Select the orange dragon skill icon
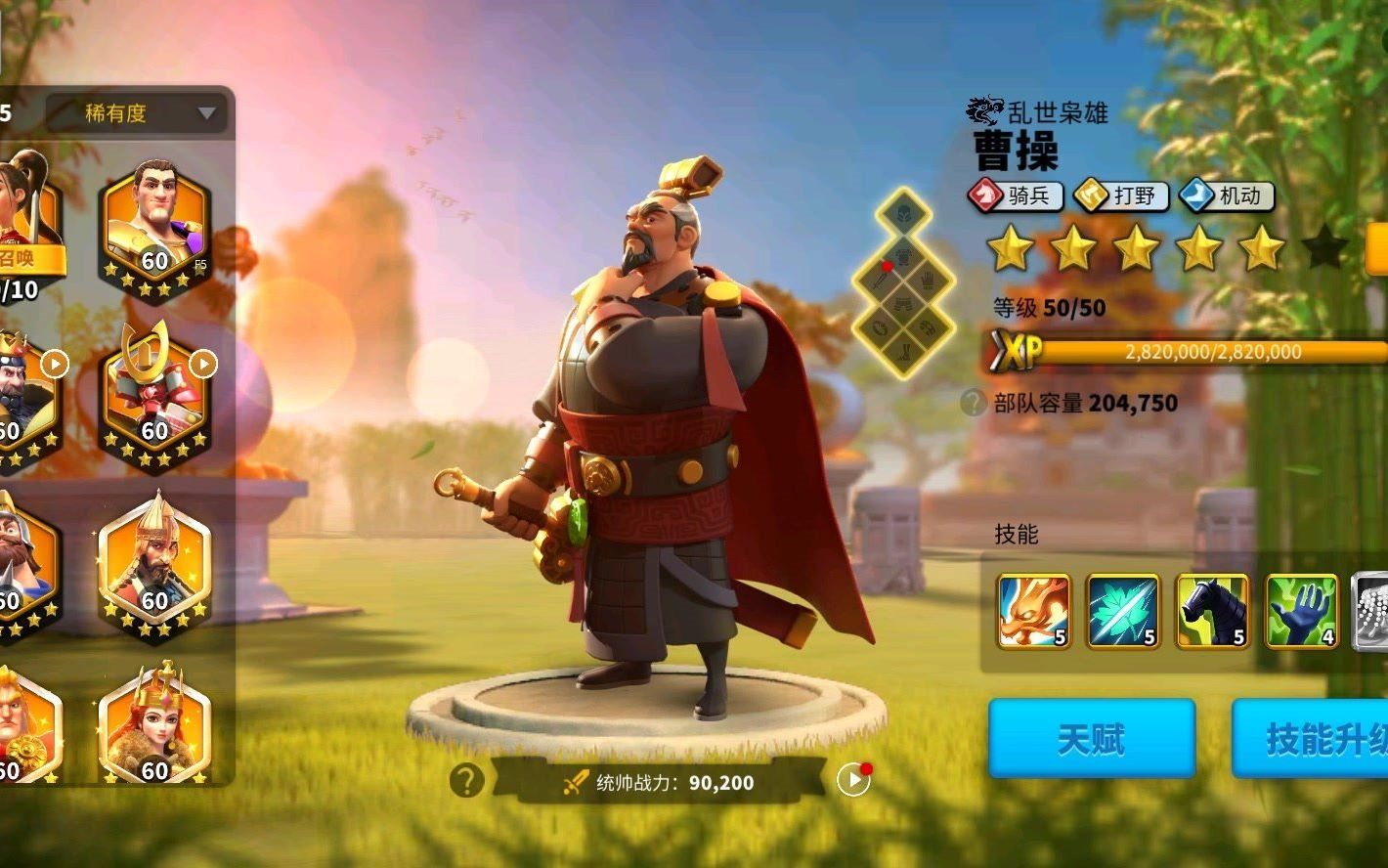The height and width of the screenshot is (868, 1388). (x=1033, y=612)
